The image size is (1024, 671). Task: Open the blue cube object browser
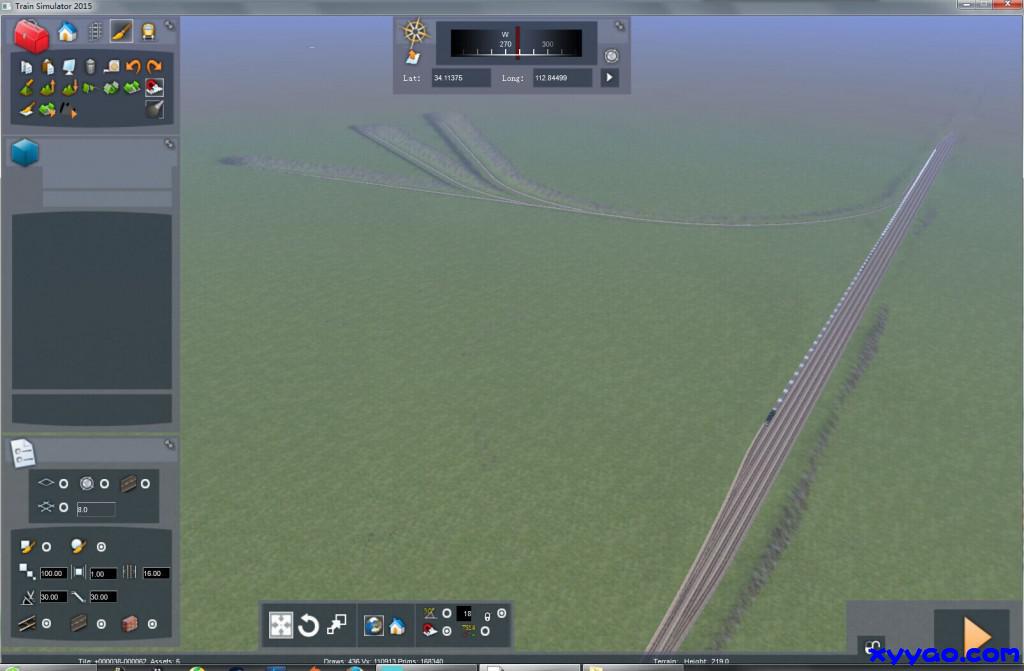tap(25, 153)
